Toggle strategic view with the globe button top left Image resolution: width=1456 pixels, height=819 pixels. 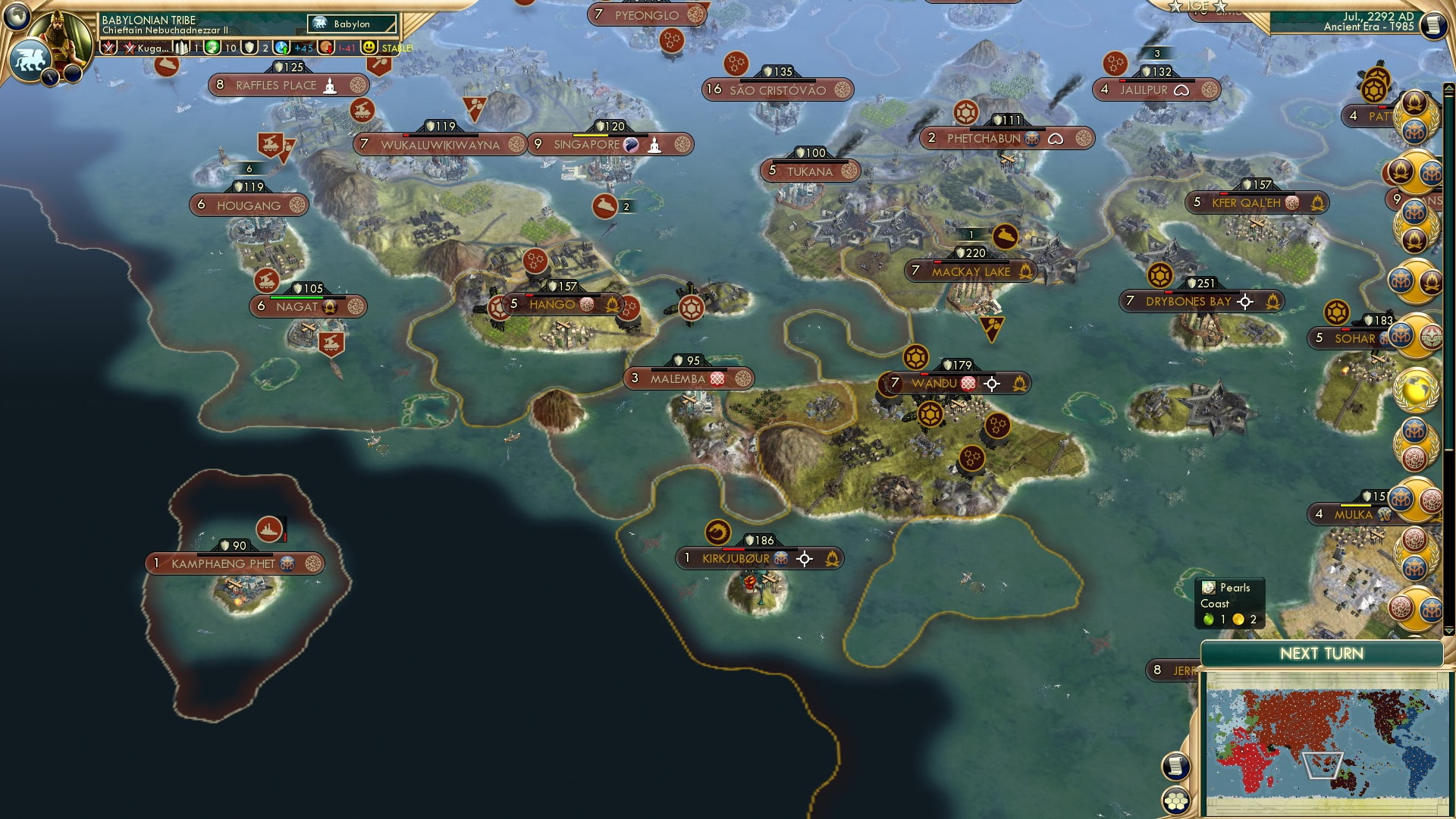tap(17, 17)
